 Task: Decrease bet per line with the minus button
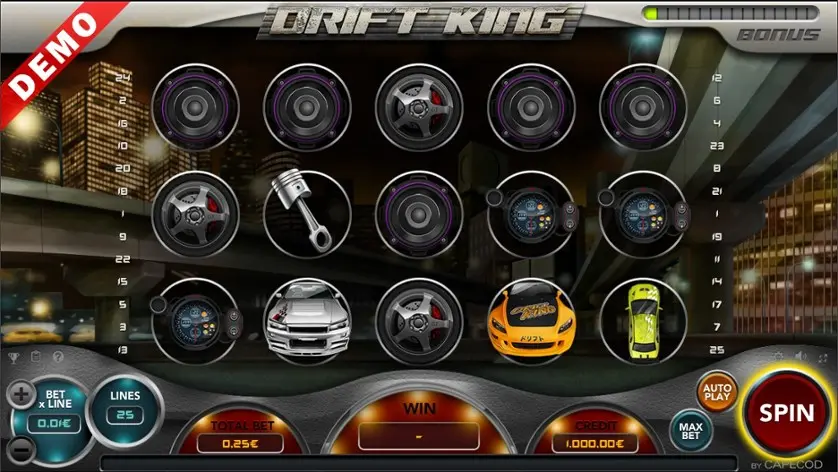tap(21, 453)
